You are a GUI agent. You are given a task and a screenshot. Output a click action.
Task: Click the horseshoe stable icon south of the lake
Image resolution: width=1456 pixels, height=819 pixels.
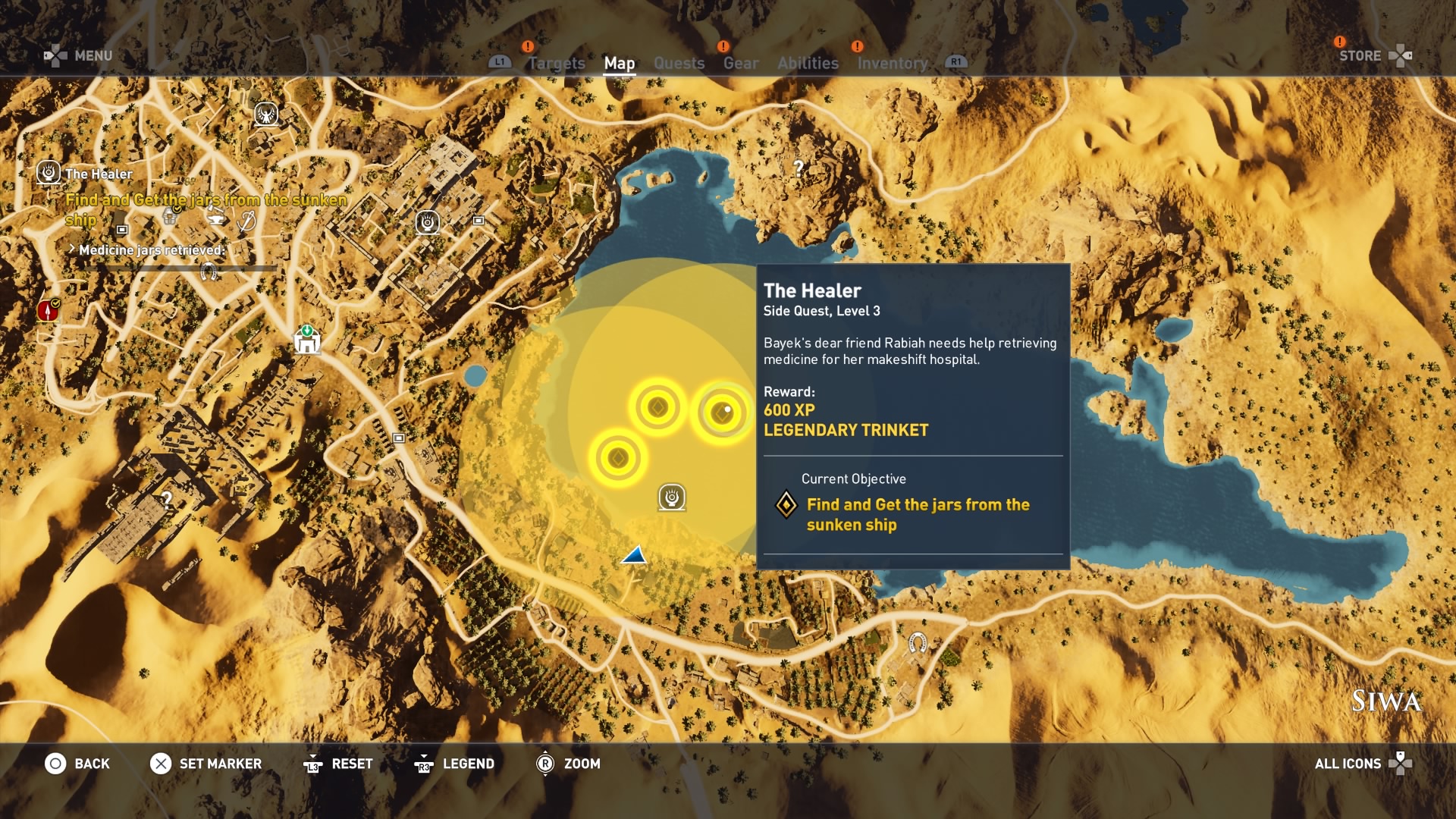919,642
